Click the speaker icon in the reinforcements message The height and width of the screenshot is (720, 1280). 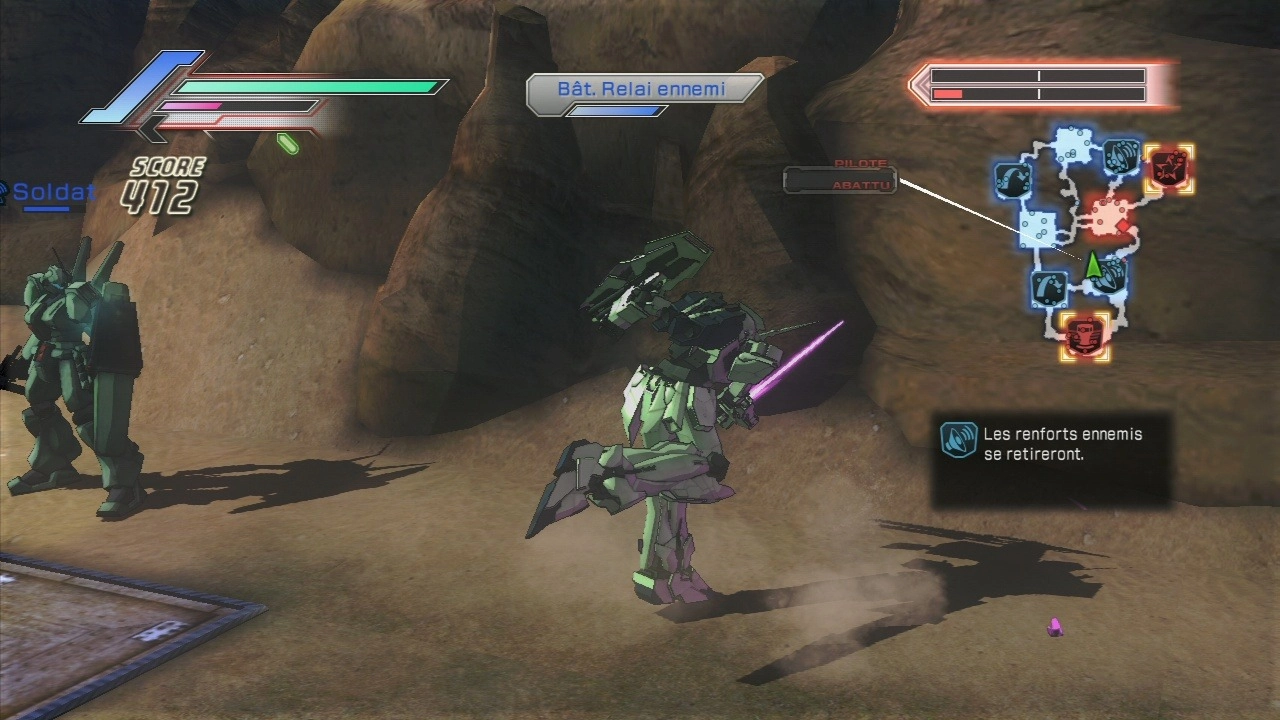tap(958, 440)
